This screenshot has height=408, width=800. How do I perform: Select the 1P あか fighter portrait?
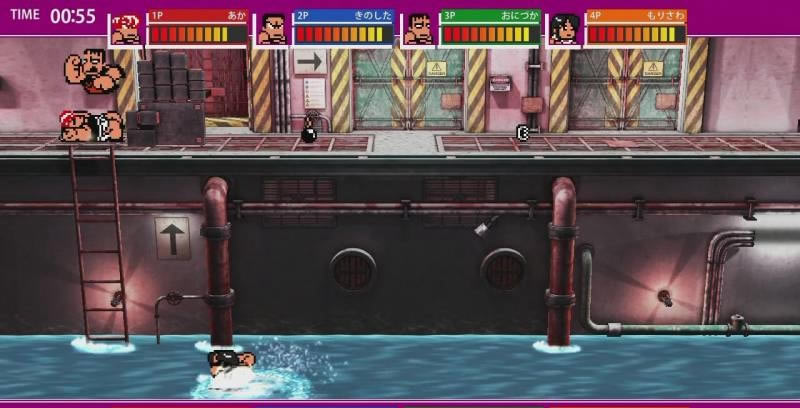point(126,29)
